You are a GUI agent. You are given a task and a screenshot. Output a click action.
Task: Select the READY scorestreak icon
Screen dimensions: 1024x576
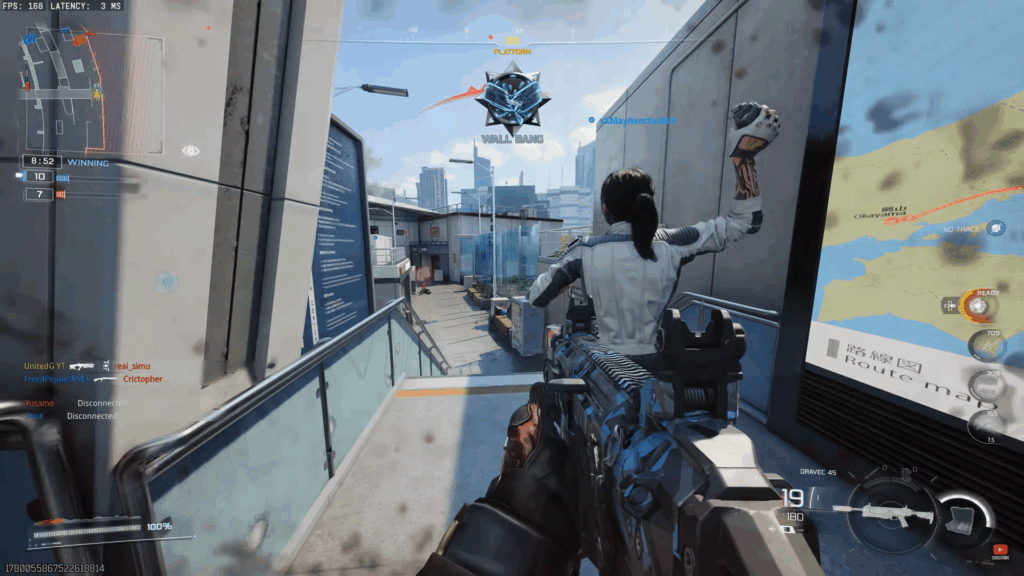pyautogui.click(x=979, y=305)
